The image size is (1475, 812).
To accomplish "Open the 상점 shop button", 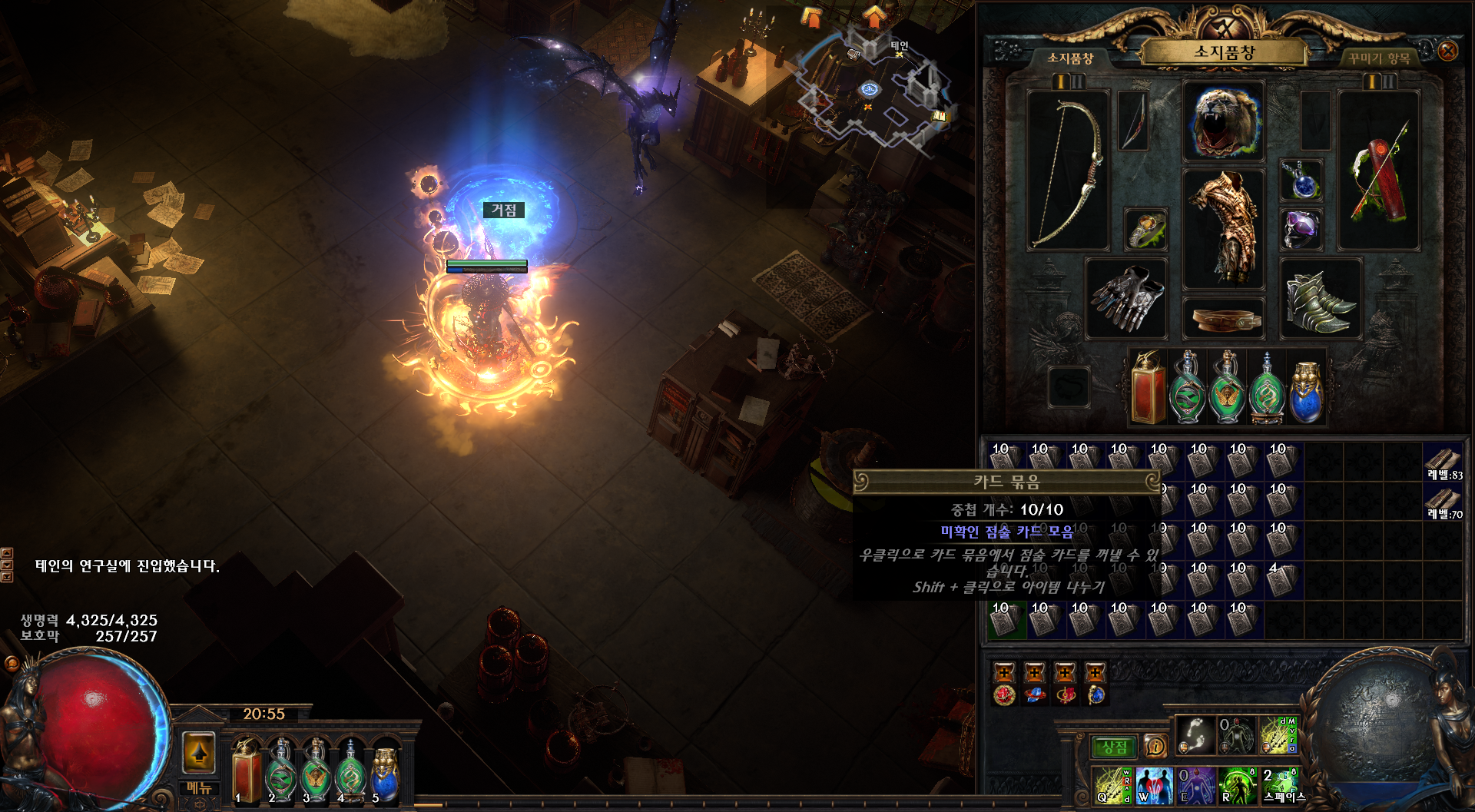I will [1114, 747].
